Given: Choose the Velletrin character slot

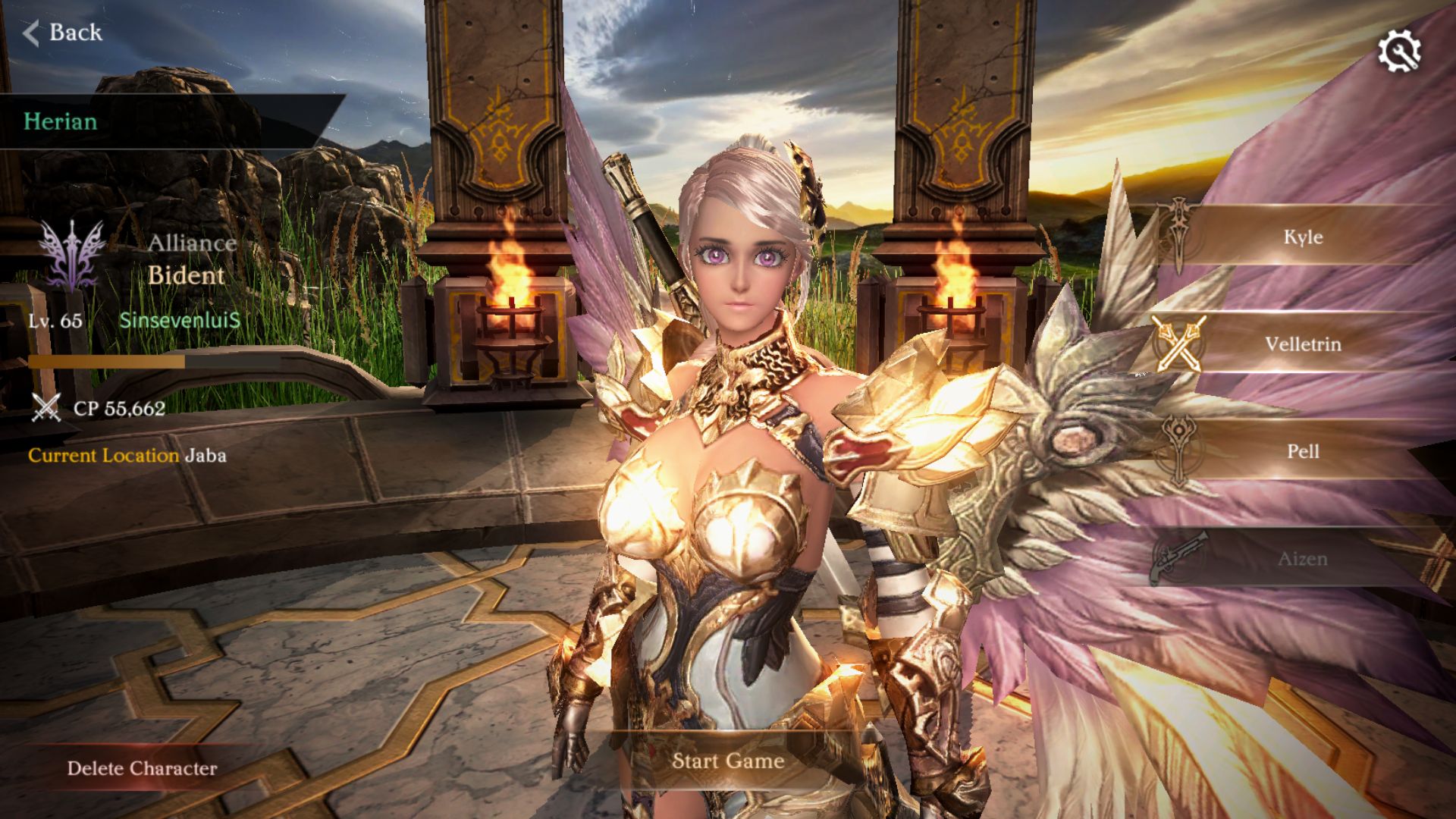Looking at the screenshot, I should click(1302, 344).
